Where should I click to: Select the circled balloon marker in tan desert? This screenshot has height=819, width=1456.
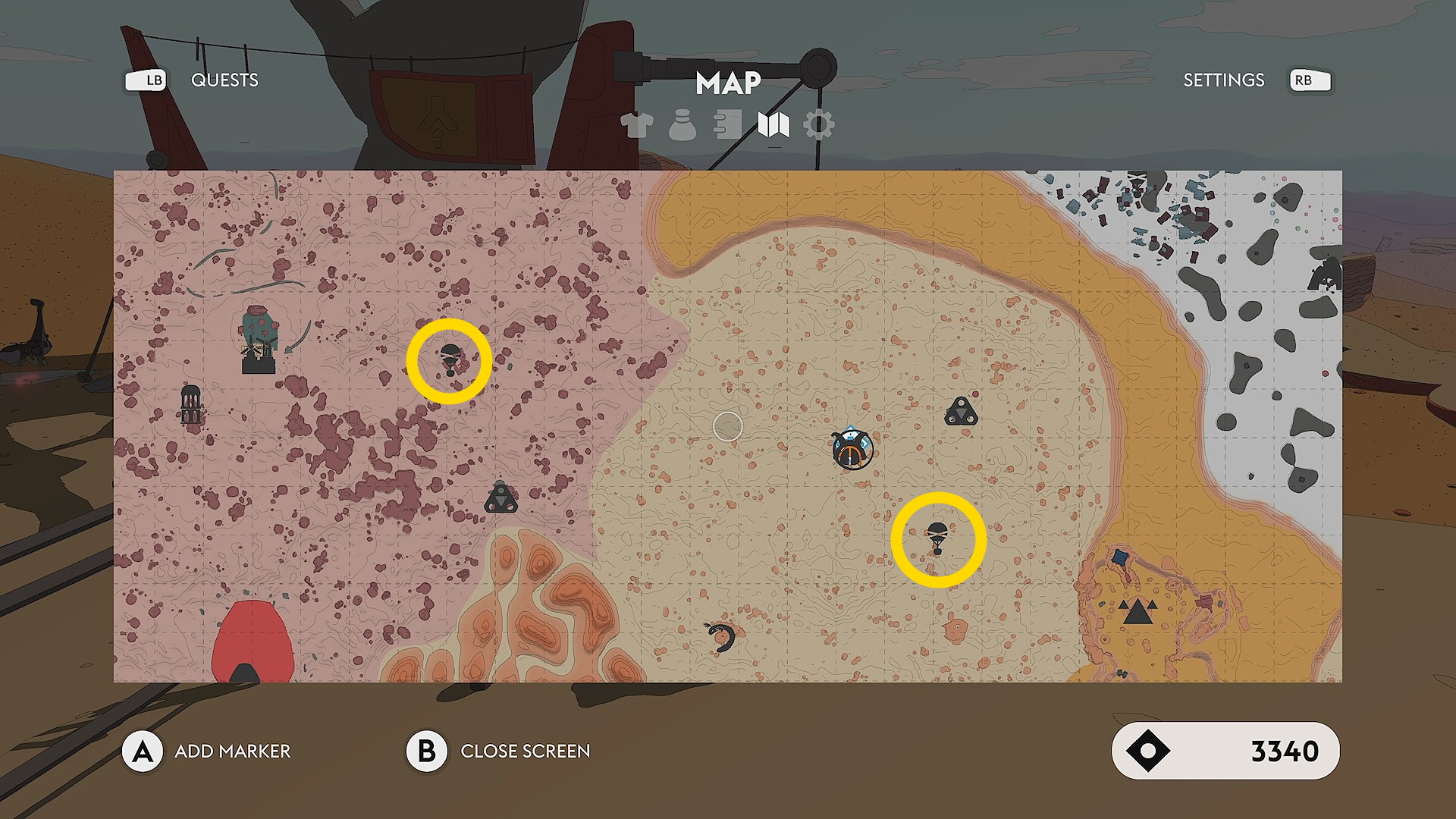coord(938,539)
